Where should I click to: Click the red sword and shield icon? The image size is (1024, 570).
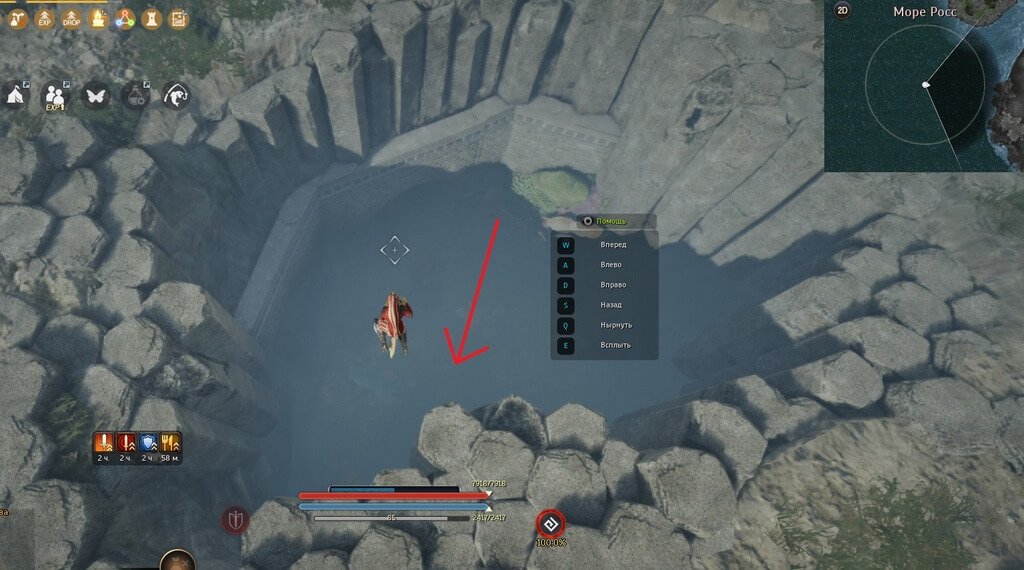coord(235,520)
